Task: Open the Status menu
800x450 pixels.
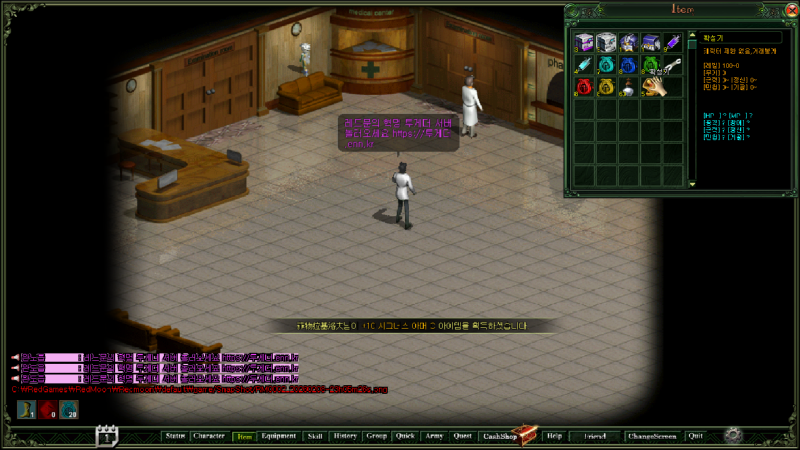Action: pyautogui.click(x=175, y=436)
